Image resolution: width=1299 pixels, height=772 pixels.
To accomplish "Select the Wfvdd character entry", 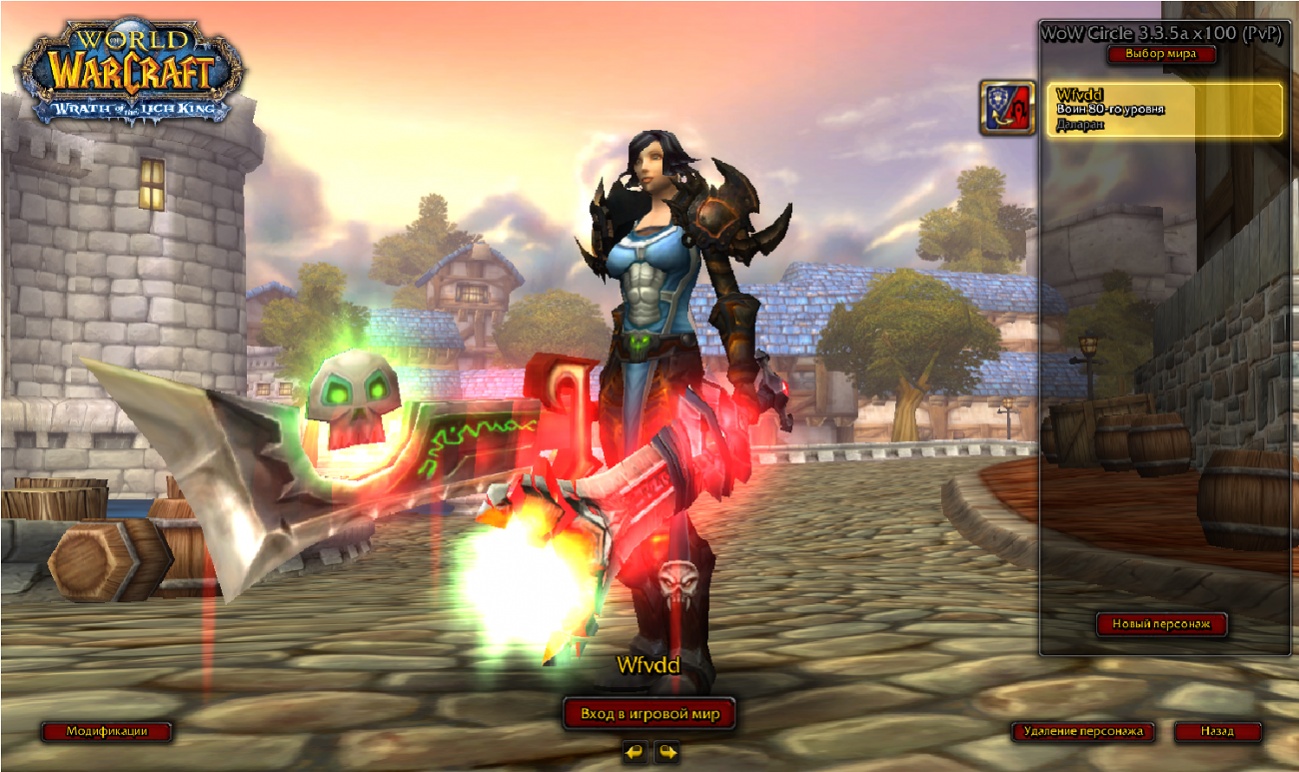I will 1164,110.
